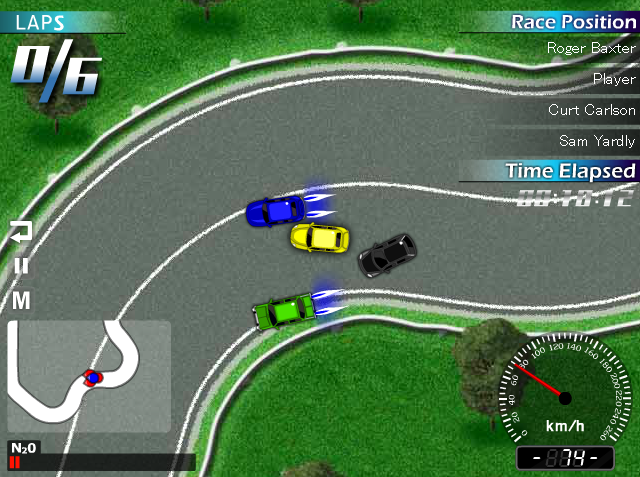Pause the race with the pause icon

click(21, 266)
